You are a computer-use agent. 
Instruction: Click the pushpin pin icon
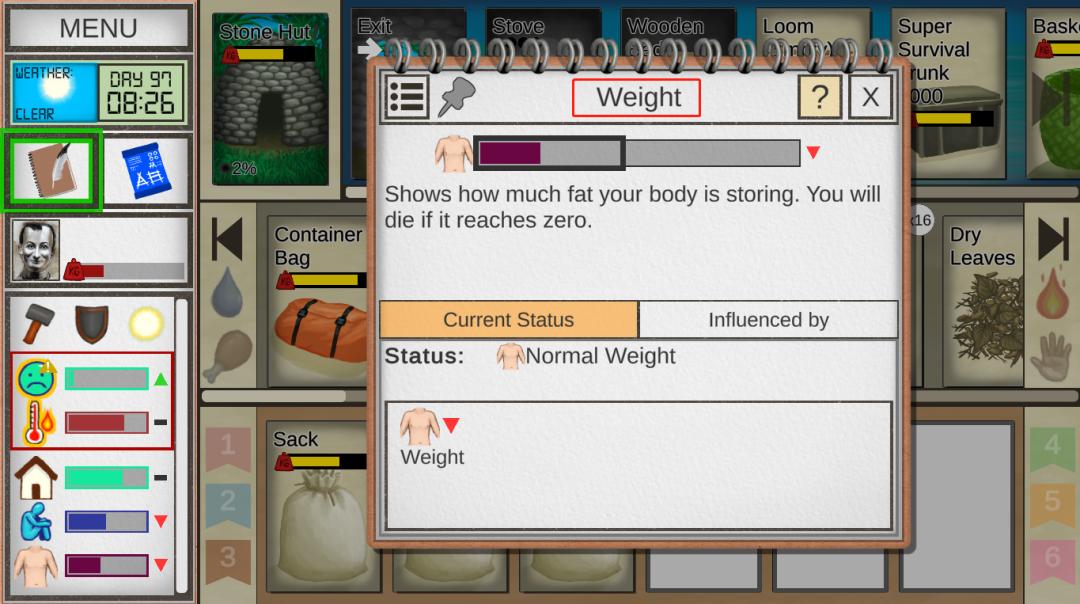(457, 97)
